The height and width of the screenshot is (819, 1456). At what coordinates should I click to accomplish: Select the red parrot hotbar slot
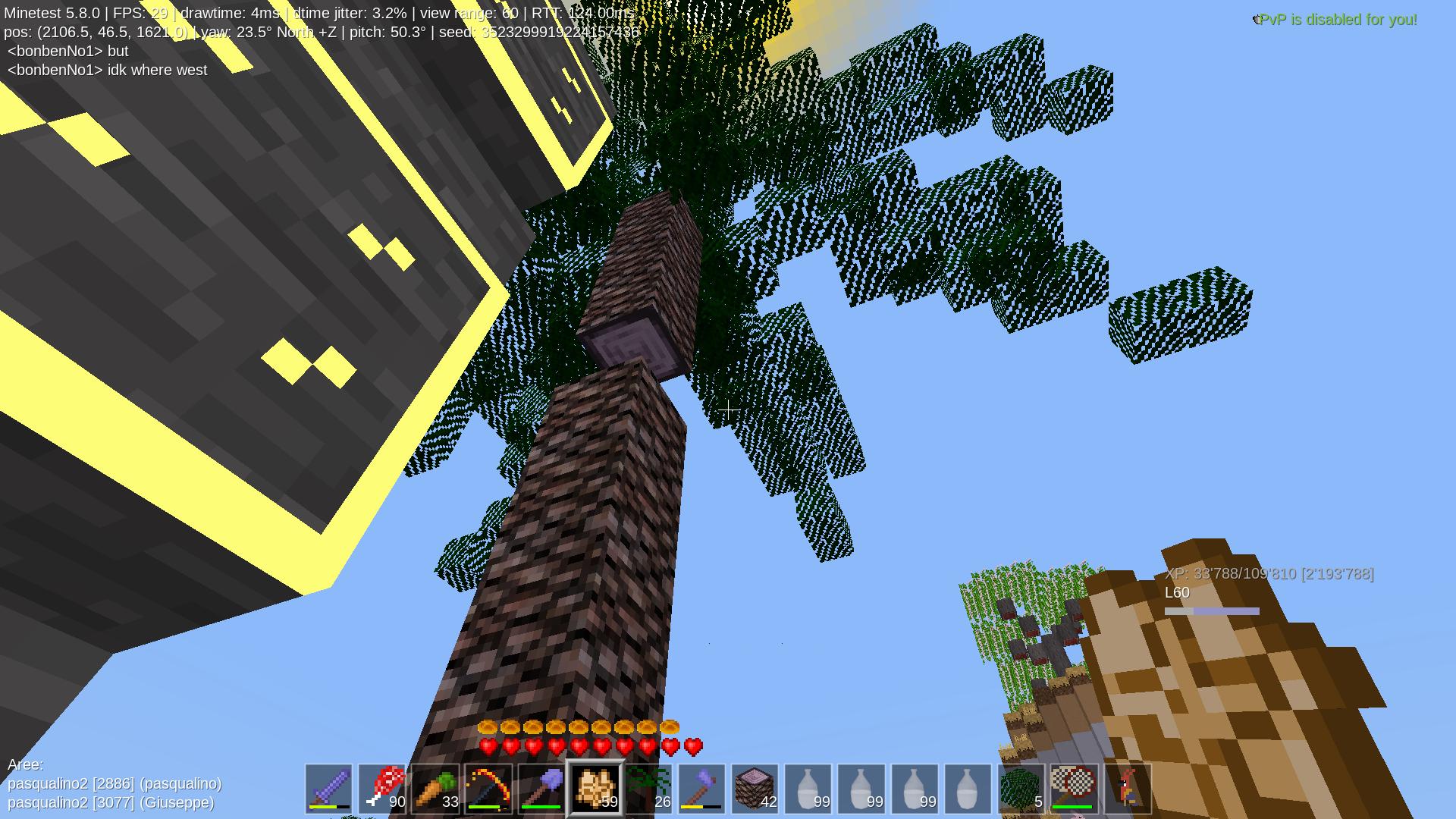(1128, 789)
